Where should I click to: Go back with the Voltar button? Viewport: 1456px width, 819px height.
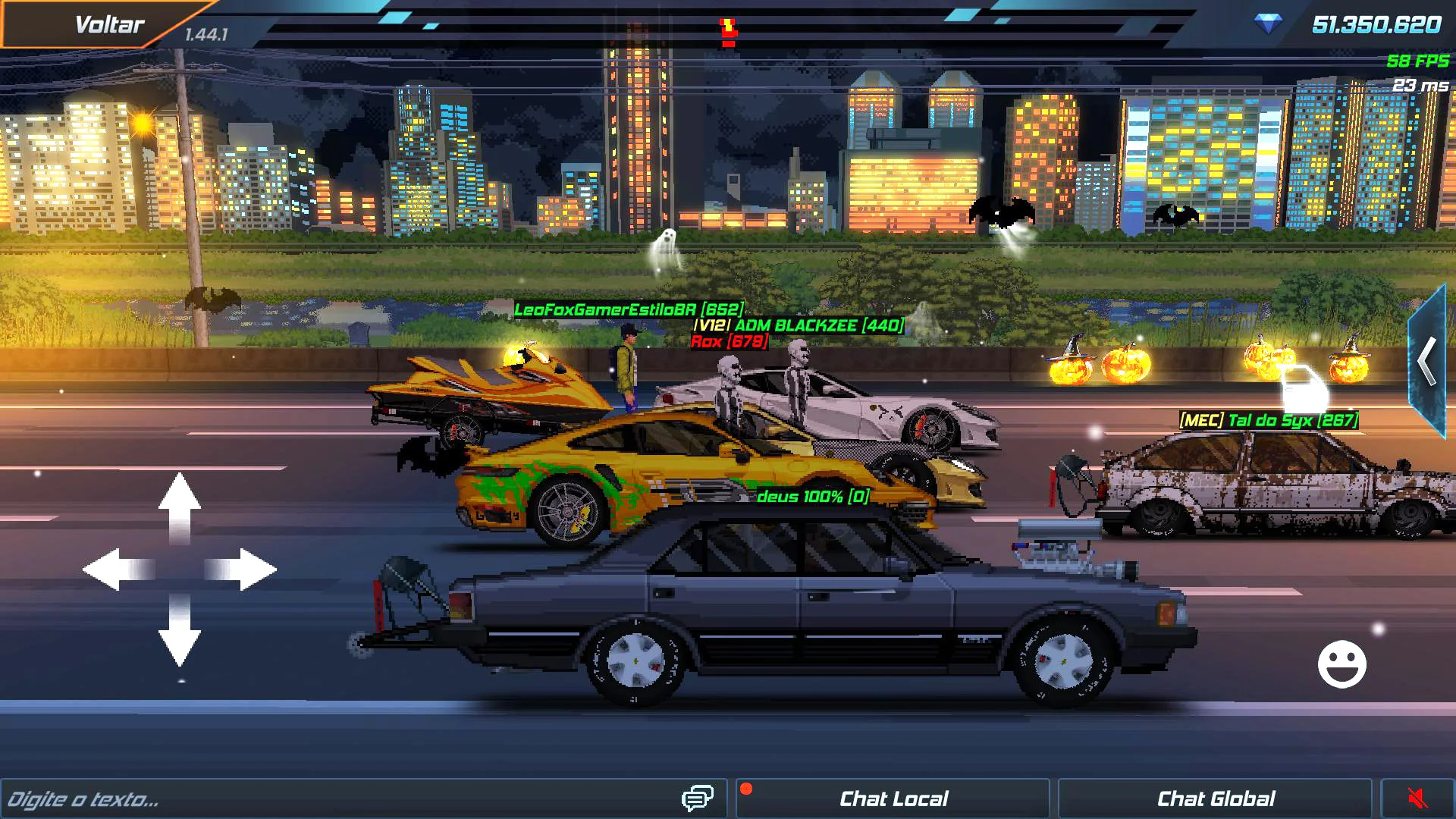108,25
